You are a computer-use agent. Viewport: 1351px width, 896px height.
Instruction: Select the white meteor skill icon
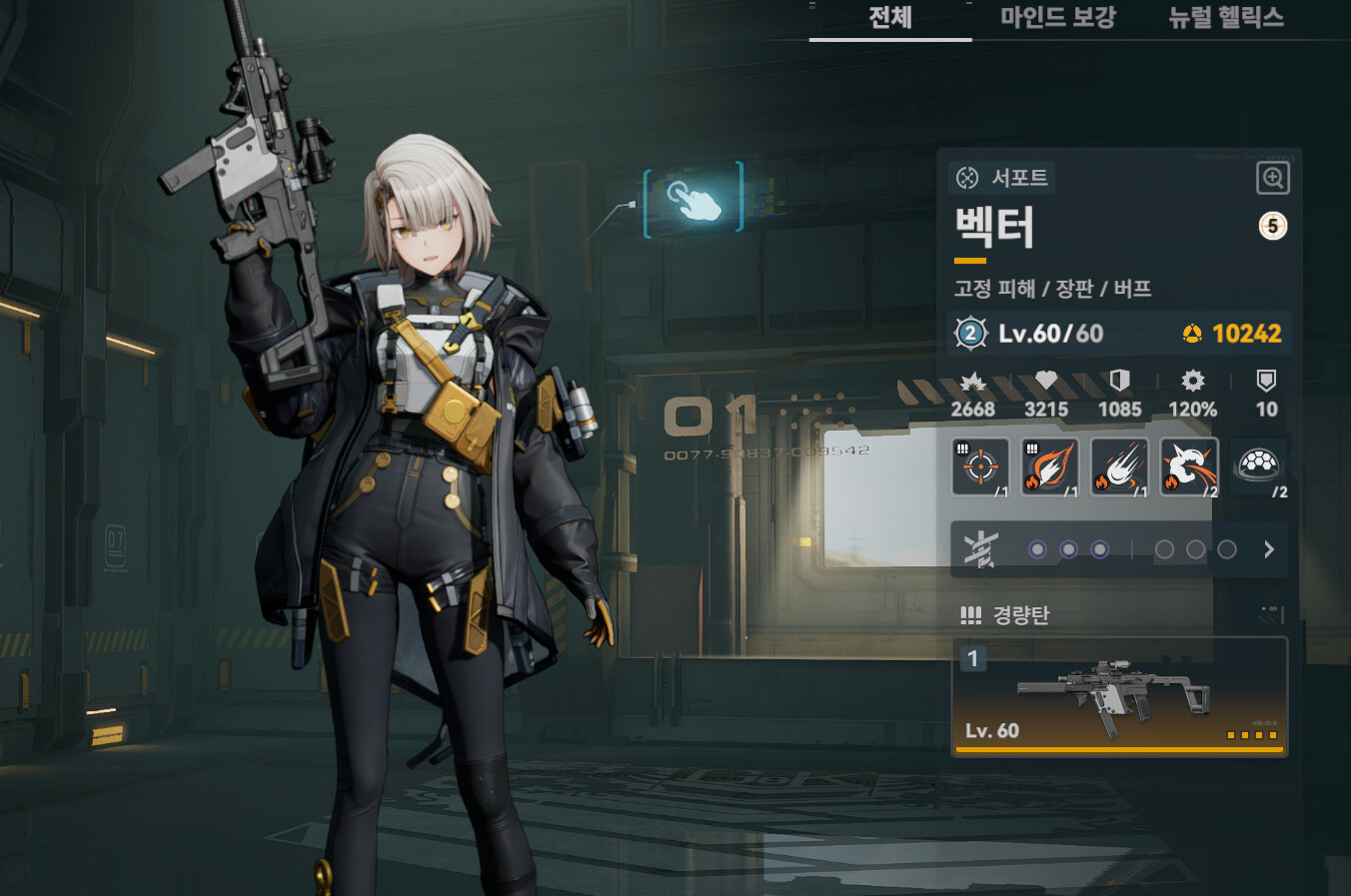[1119, 466]
